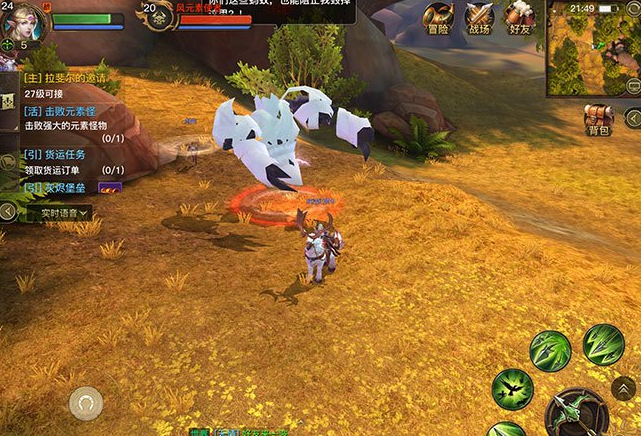Collapse the quest panel with left arrow
Screen dimensions: 641x436
coord(8,211)
